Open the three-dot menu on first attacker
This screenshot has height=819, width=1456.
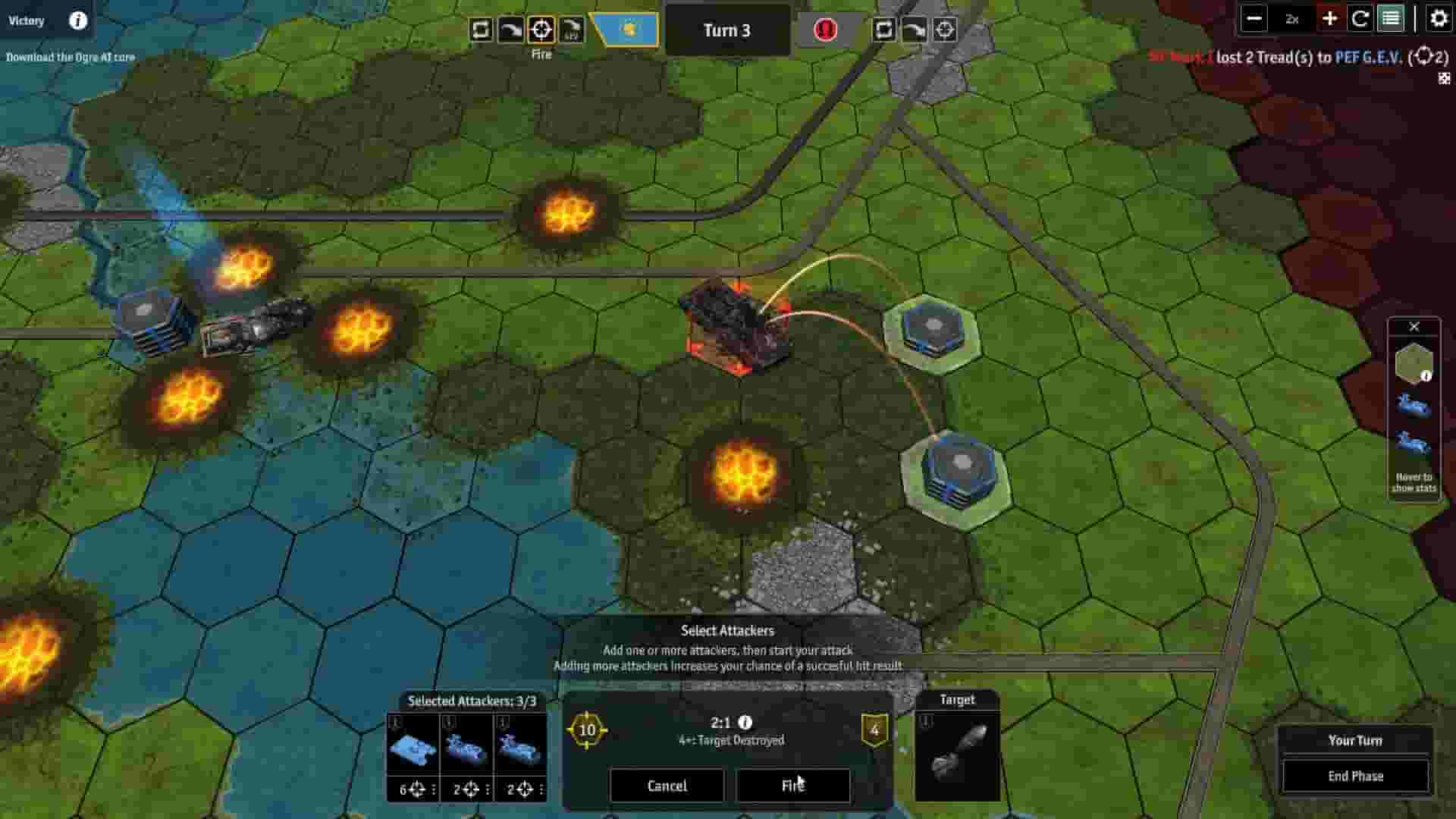(x=434, y=789)
